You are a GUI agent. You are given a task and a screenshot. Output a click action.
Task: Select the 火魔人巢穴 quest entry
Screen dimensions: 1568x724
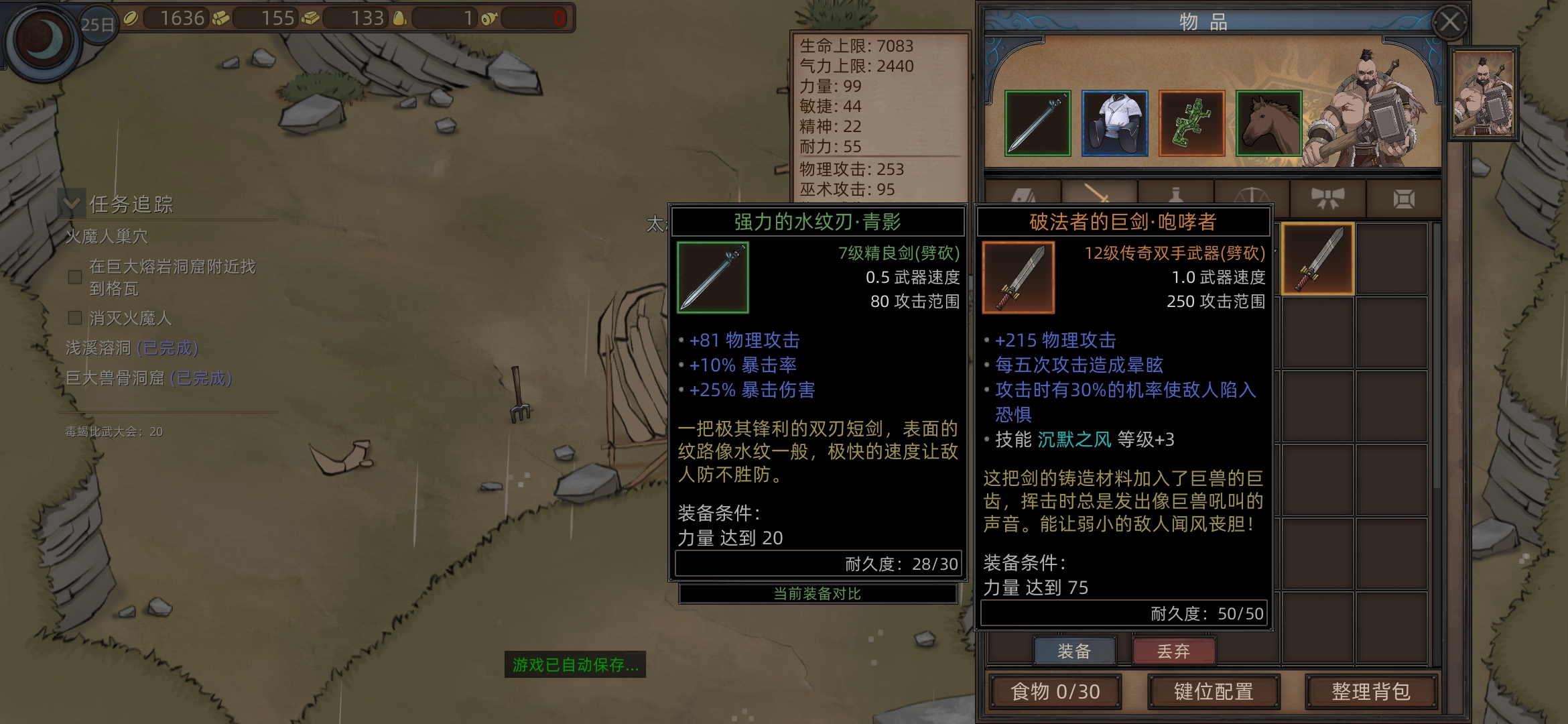(x=107, y=236)
